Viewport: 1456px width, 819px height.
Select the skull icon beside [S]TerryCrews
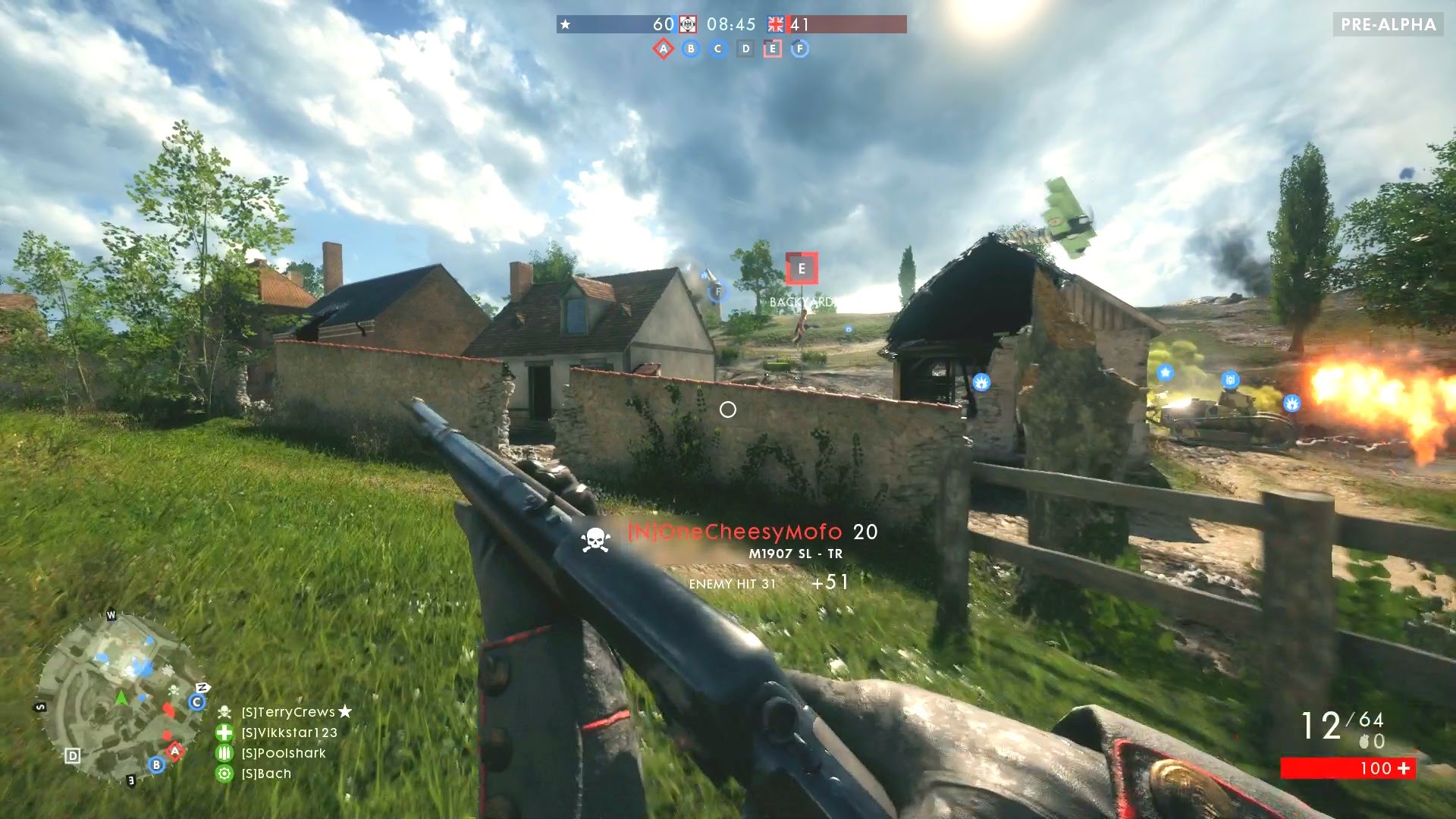click(225, 712)
